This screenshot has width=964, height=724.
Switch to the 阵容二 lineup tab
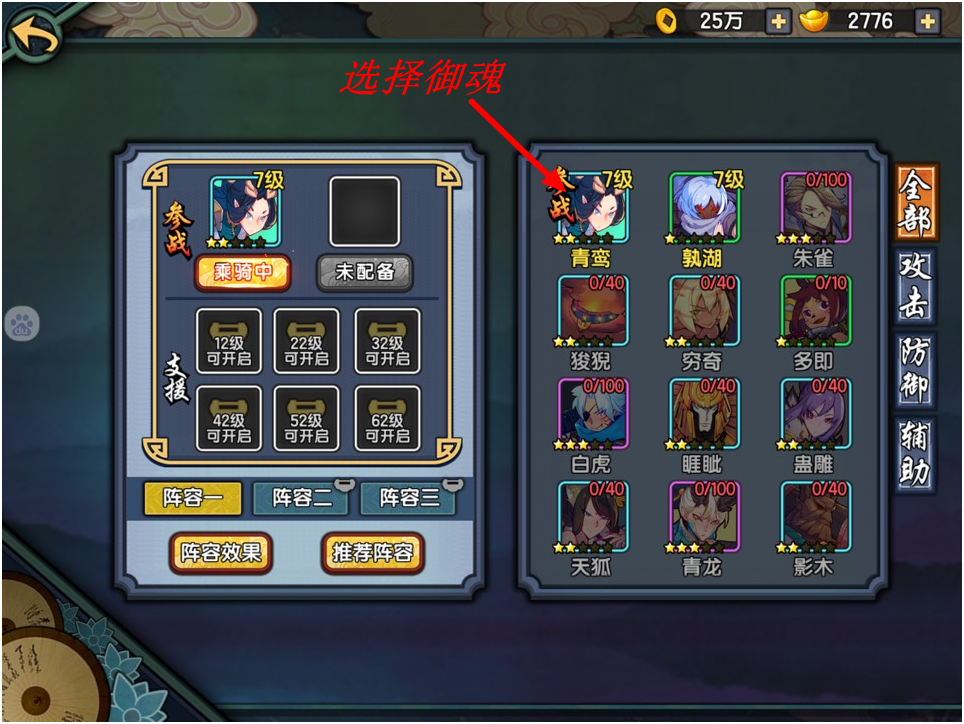tap(302, 497)
